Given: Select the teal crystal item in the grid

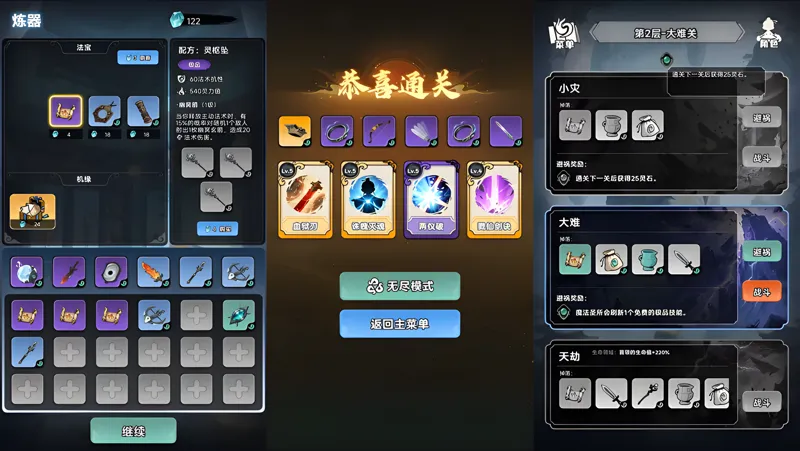Looking at the screenshot, I should tap(238, 314).
